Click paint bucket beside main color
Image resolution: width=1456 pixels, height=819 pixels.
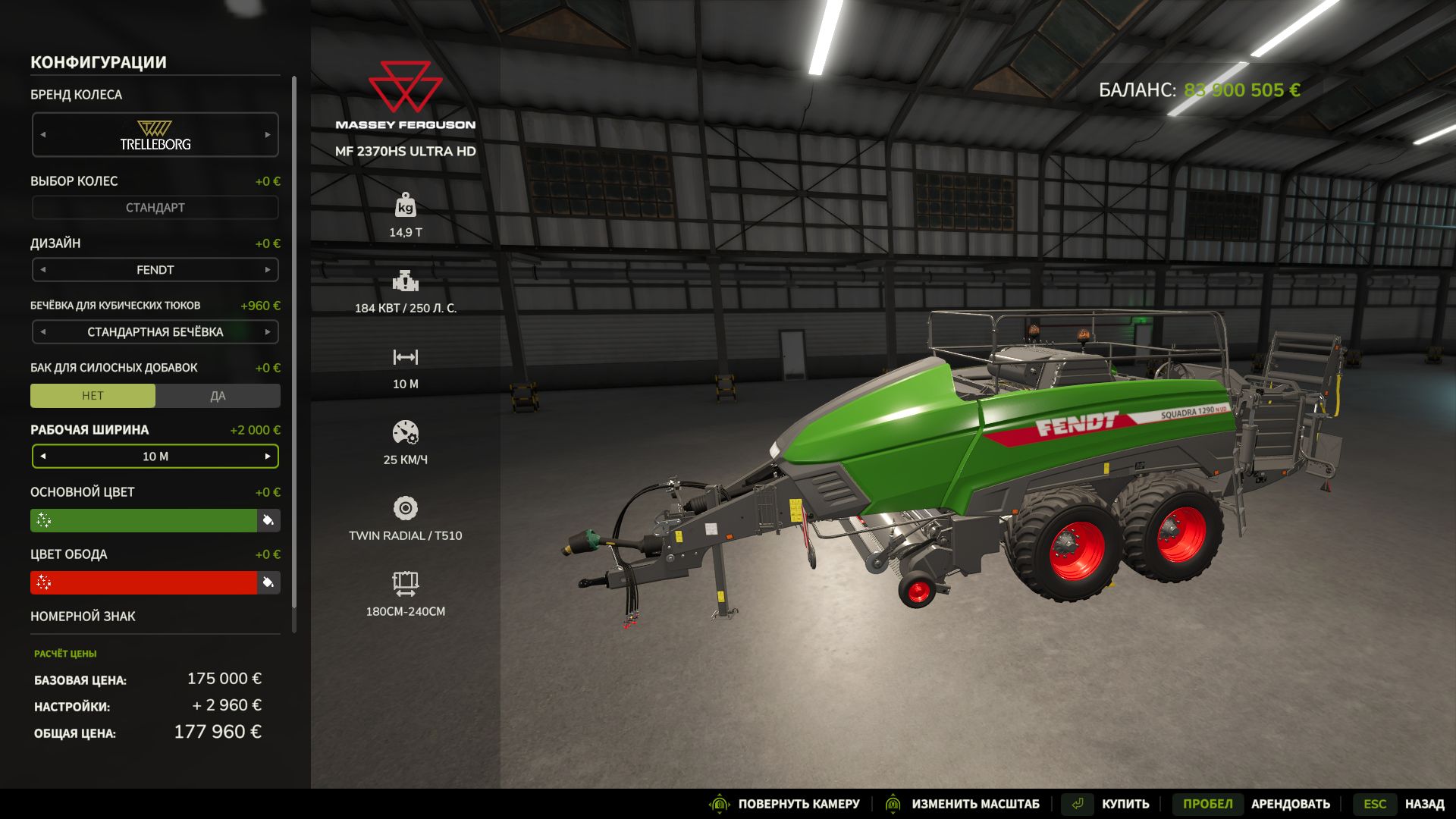point(268,520)
